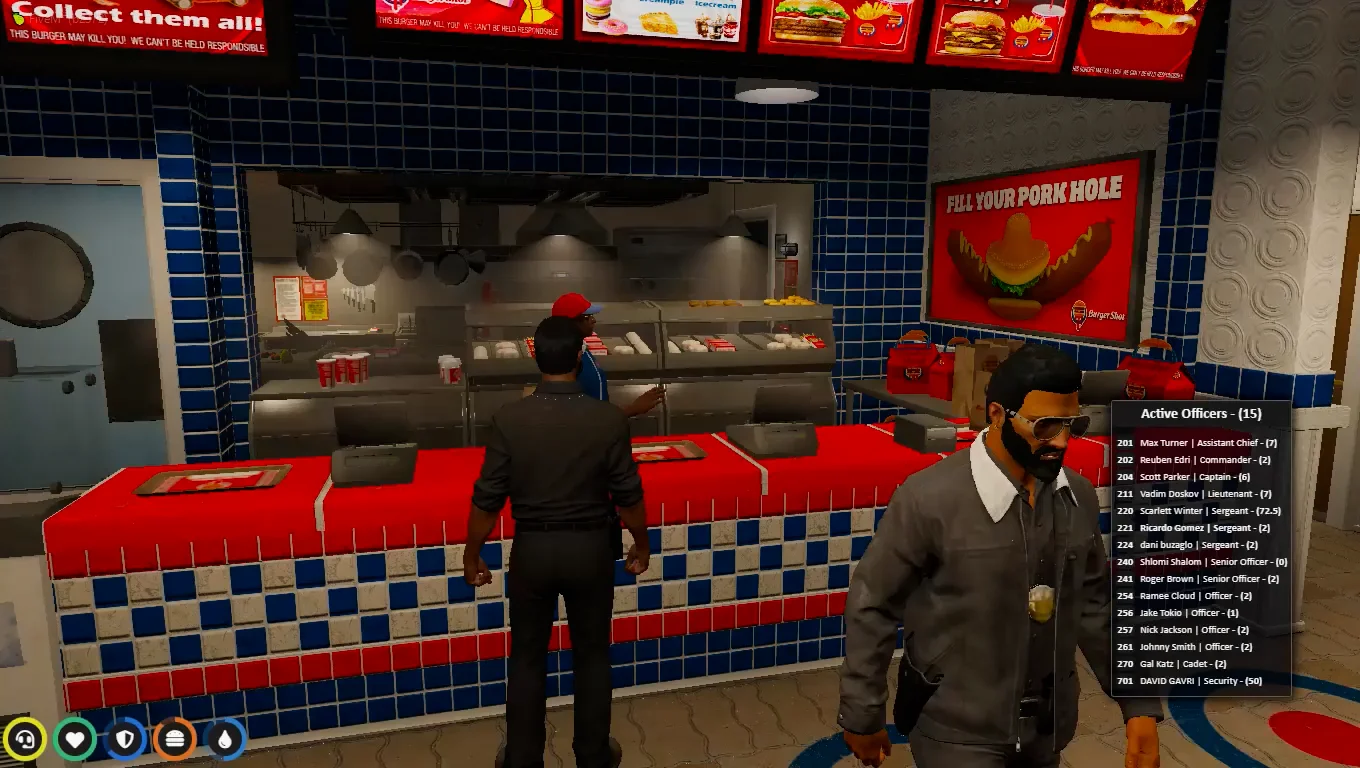The image size is (1360, 768).
Task: Click the dani buzaglo list entry
Action: coord(1198,545)
